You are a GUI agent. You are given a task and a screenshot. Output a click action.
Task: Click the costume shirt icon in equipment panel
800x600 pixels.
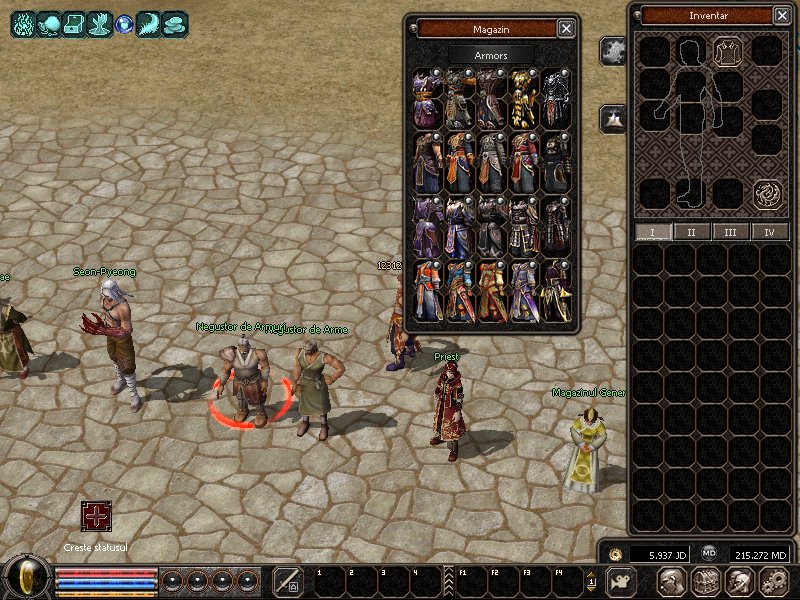click(x=727, y=51)
